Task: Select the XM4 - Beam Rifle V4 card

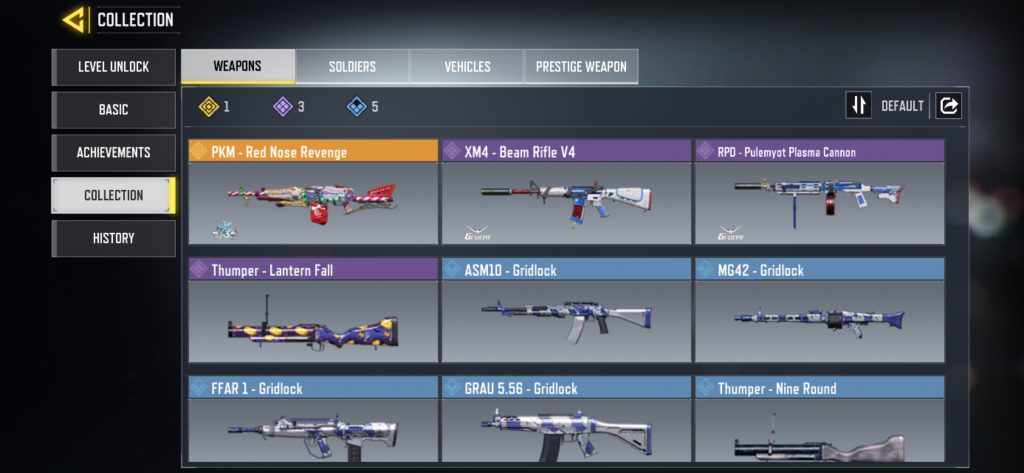Action: pos(566,192)
